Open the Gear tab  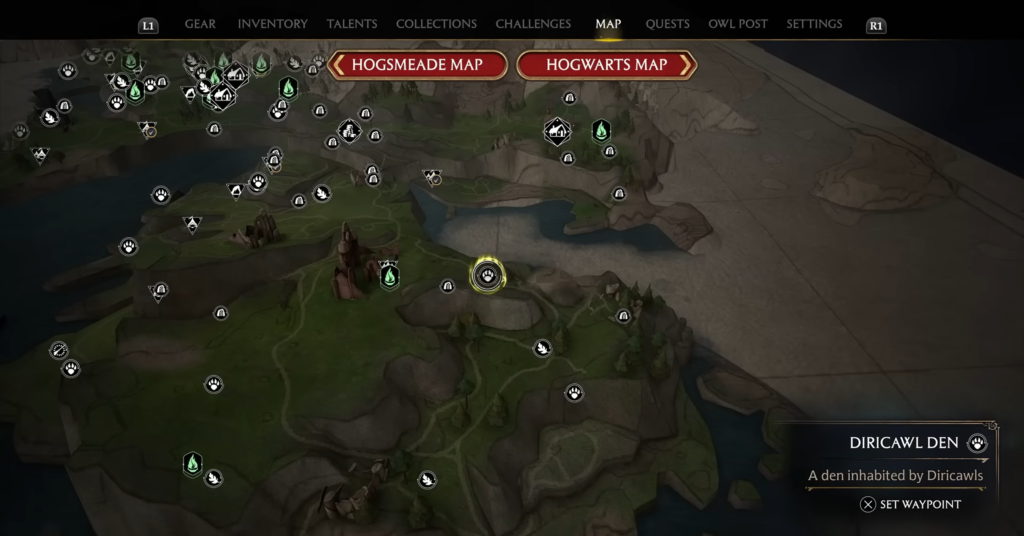pyautogui.click(x=201, y=24)
